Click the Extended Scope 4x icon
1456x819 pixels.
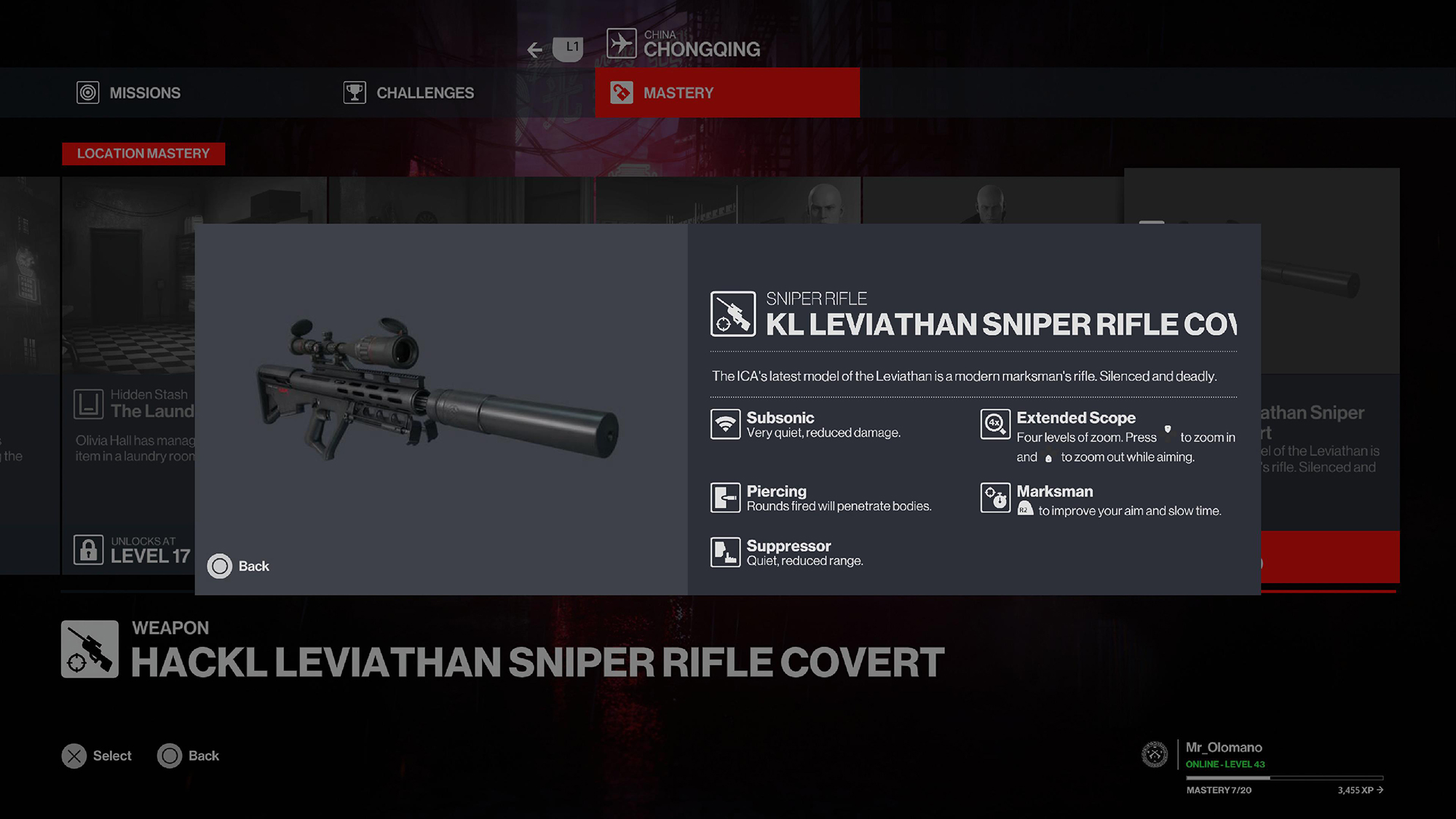(995, 424)
